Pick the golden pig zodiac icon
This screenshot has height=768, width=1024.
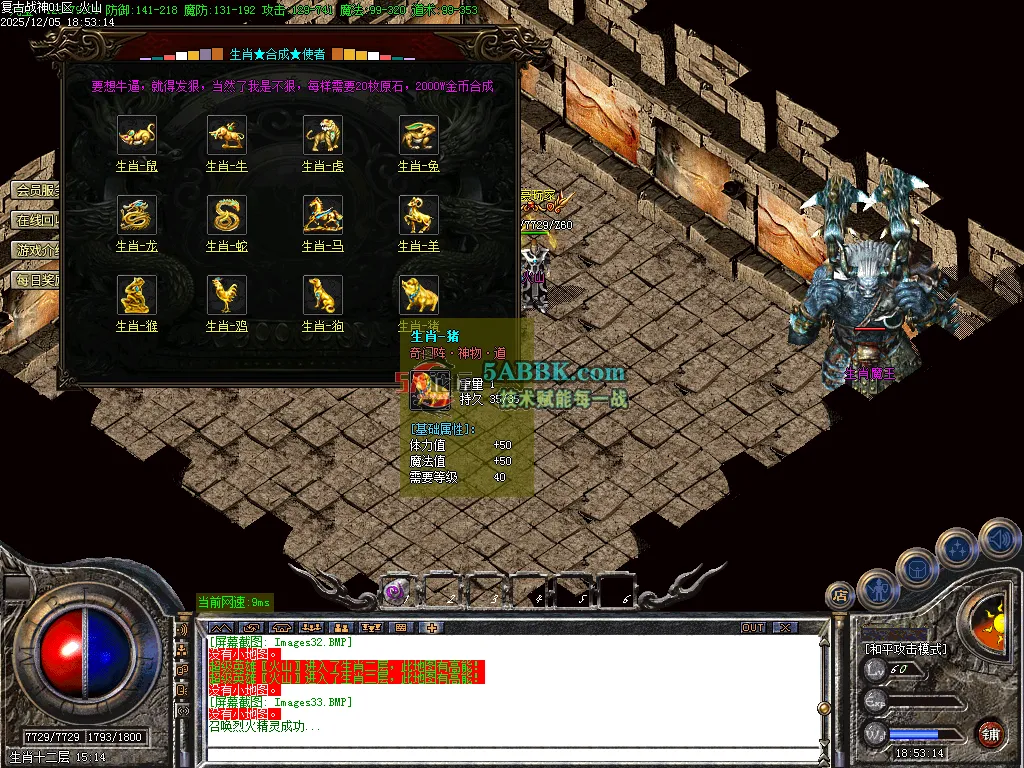point(419,295)
